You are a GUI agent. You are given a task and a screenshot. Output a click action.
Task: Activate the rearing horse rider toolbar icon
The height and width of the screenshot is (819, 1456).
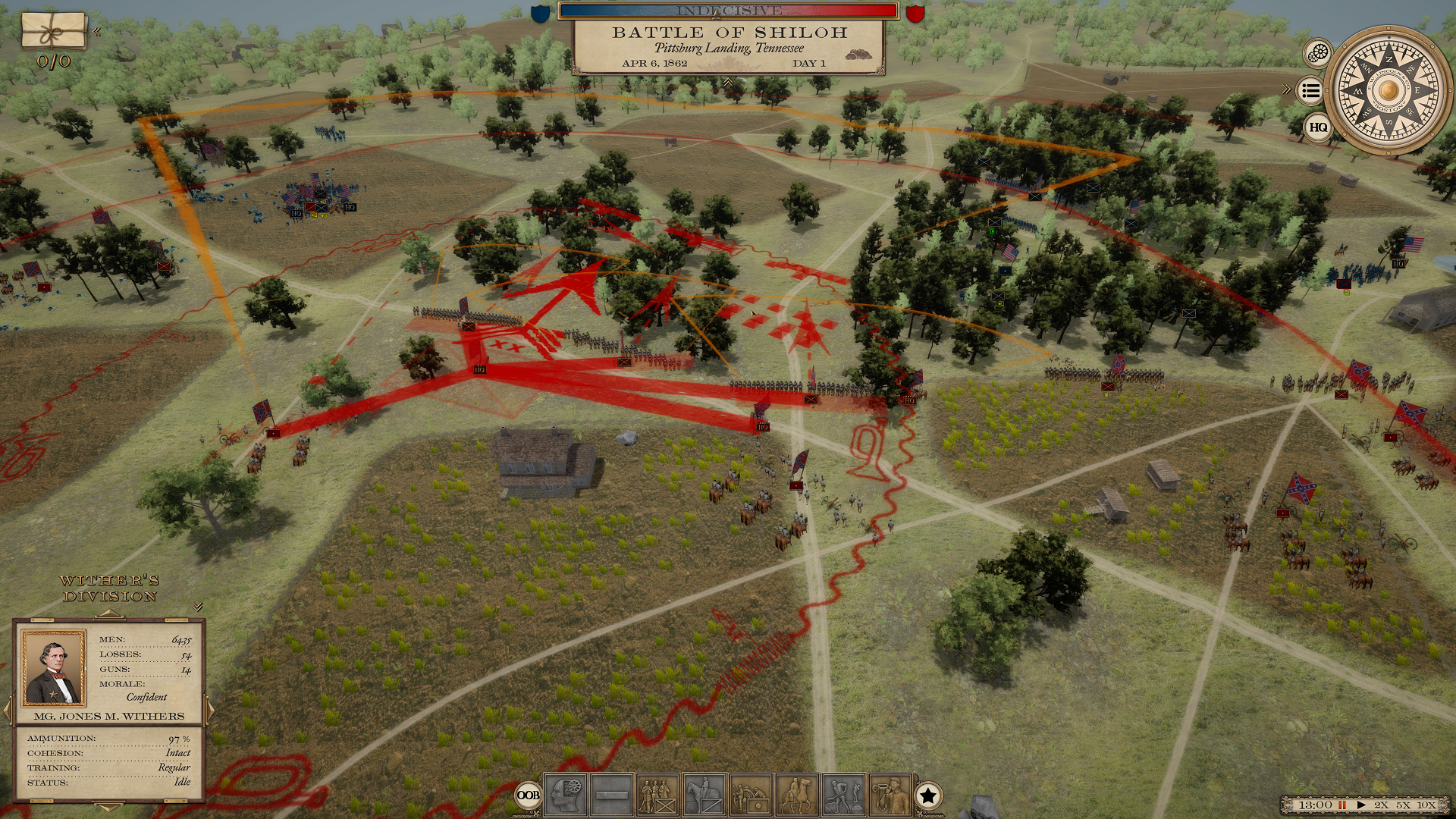coord(797,795)
